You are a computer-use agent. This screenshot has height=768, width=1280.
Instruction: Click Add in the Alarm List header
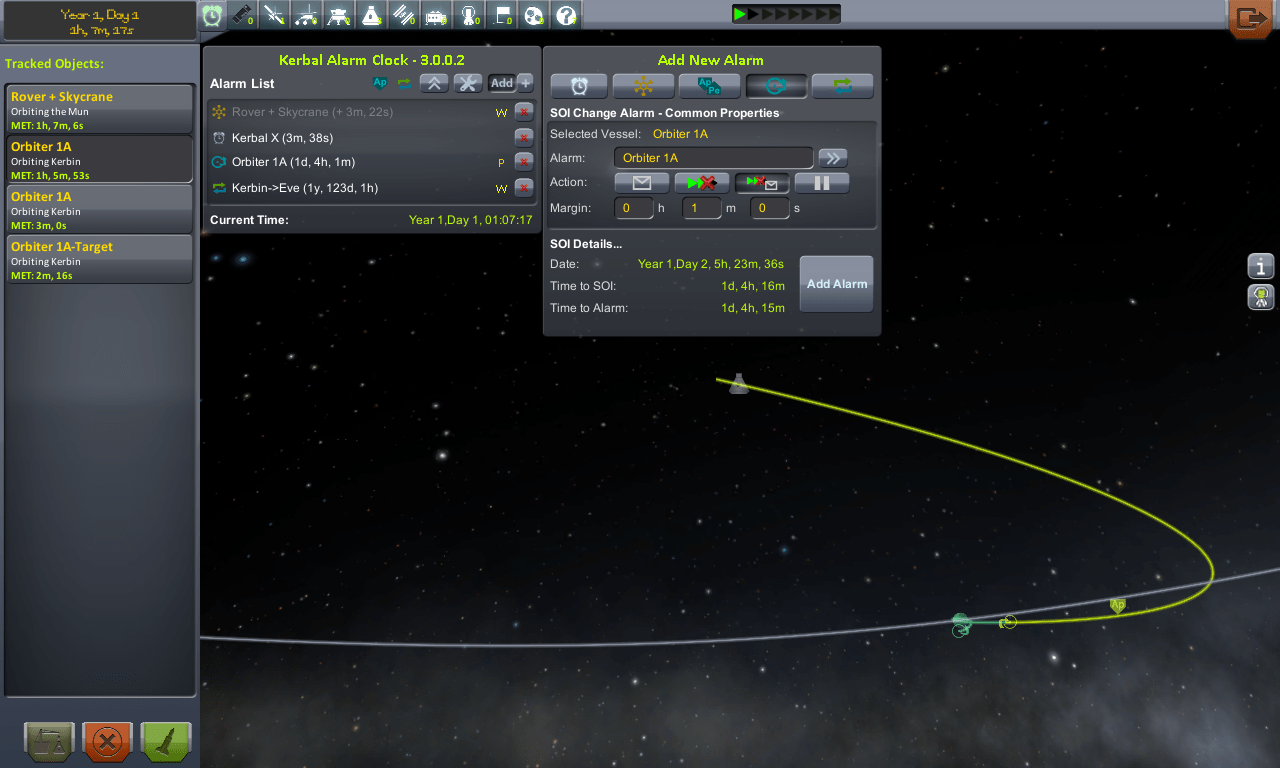[503, 83]
